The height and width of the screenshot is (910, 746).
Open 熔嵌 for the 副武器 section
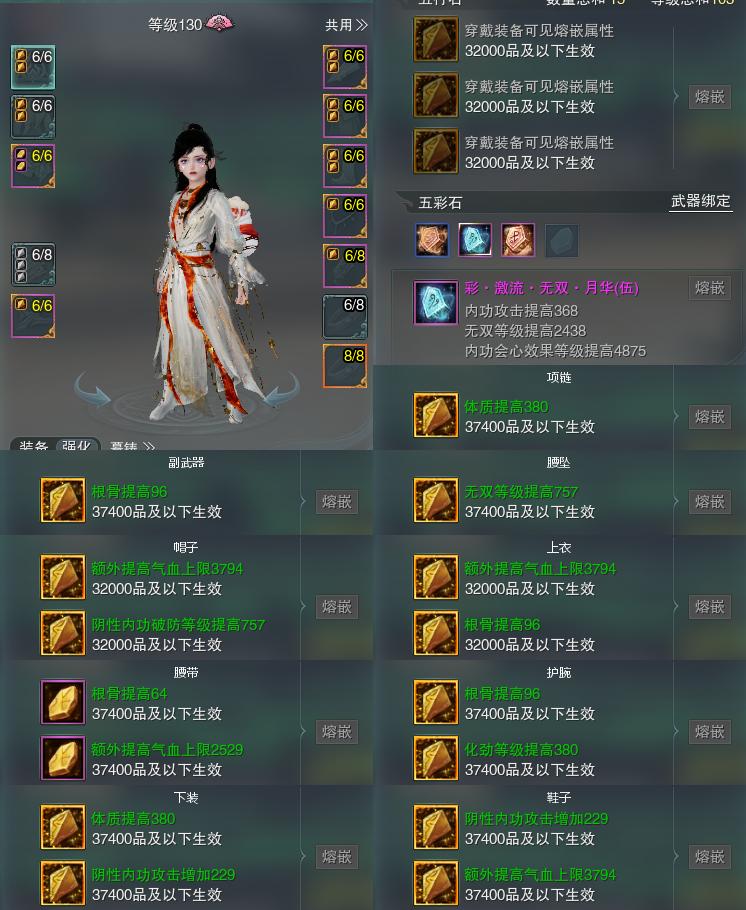pos(337,501)
